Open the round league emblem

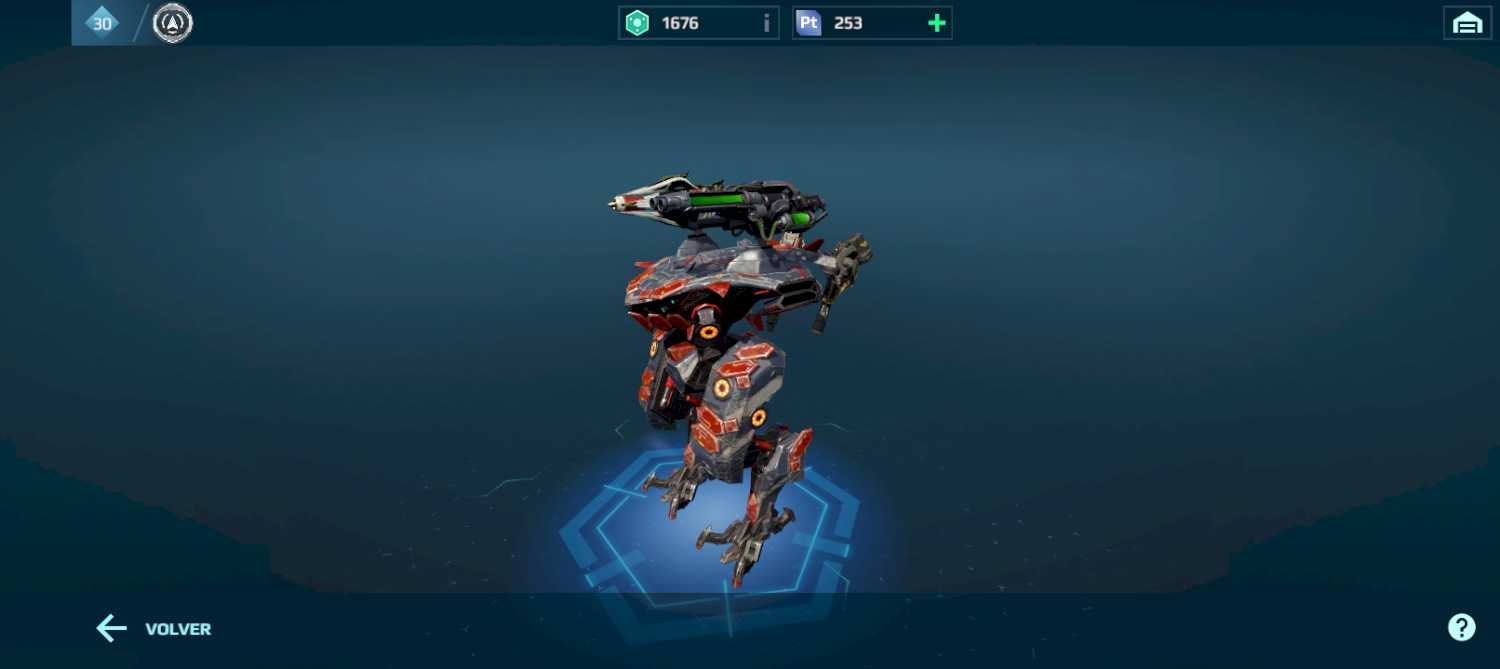coord(173,23)
